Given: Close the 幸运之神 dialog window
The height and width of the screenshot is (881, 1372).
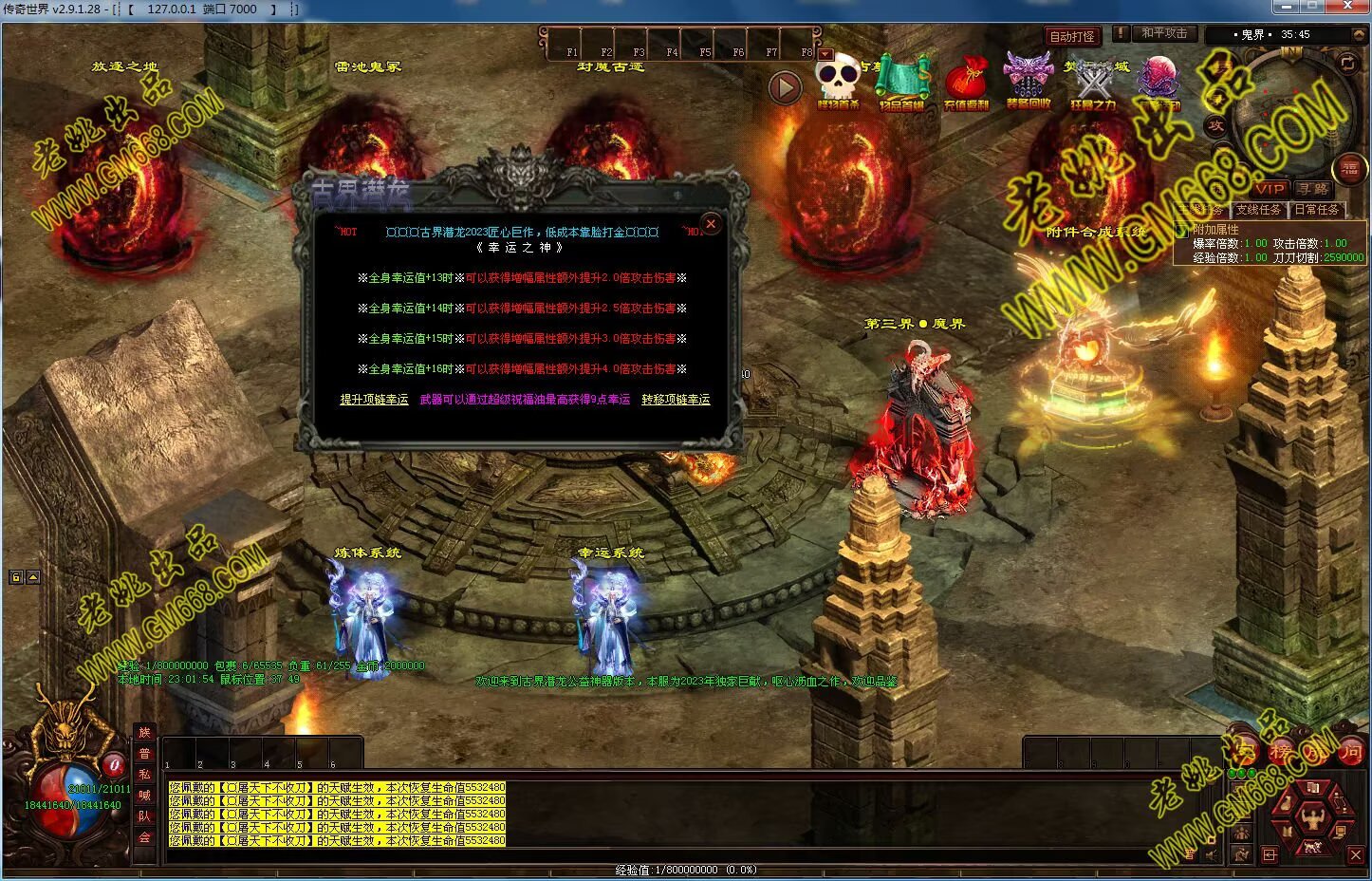Looking at the screenshot, I should pos(711,224).
